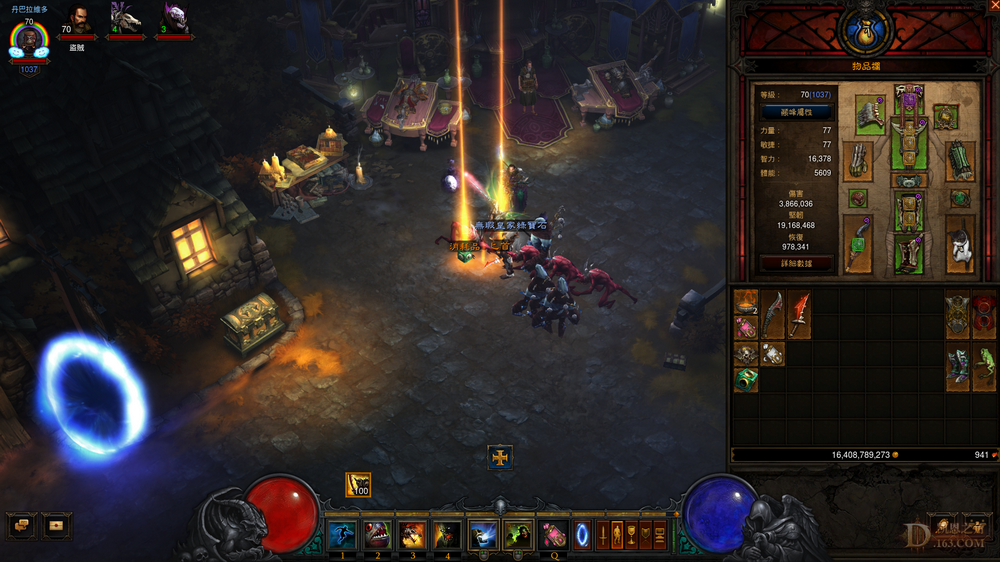Select the equipped helmet slot
Image resolution: width=1000 pixels, height=562 pixels.
coord(909,98)
